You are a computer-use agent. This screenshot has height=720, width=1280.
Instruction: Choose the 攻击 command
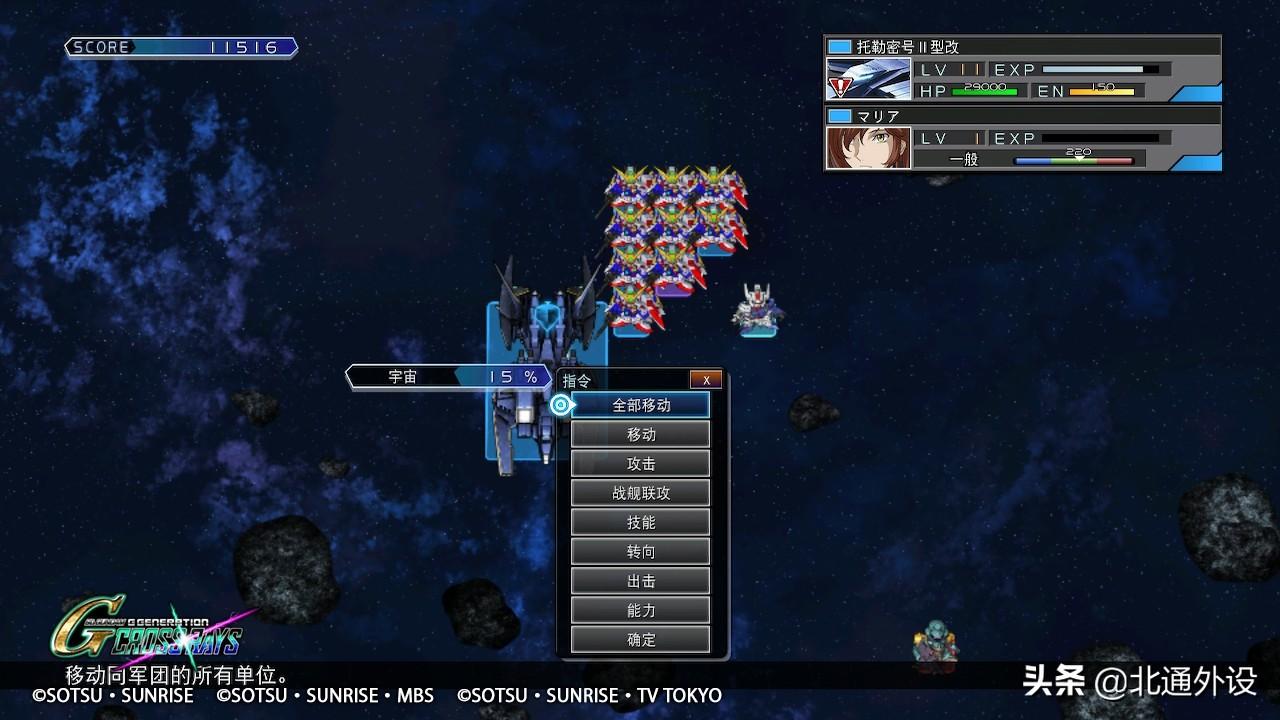pyautogui.click(x=641, y=463)
